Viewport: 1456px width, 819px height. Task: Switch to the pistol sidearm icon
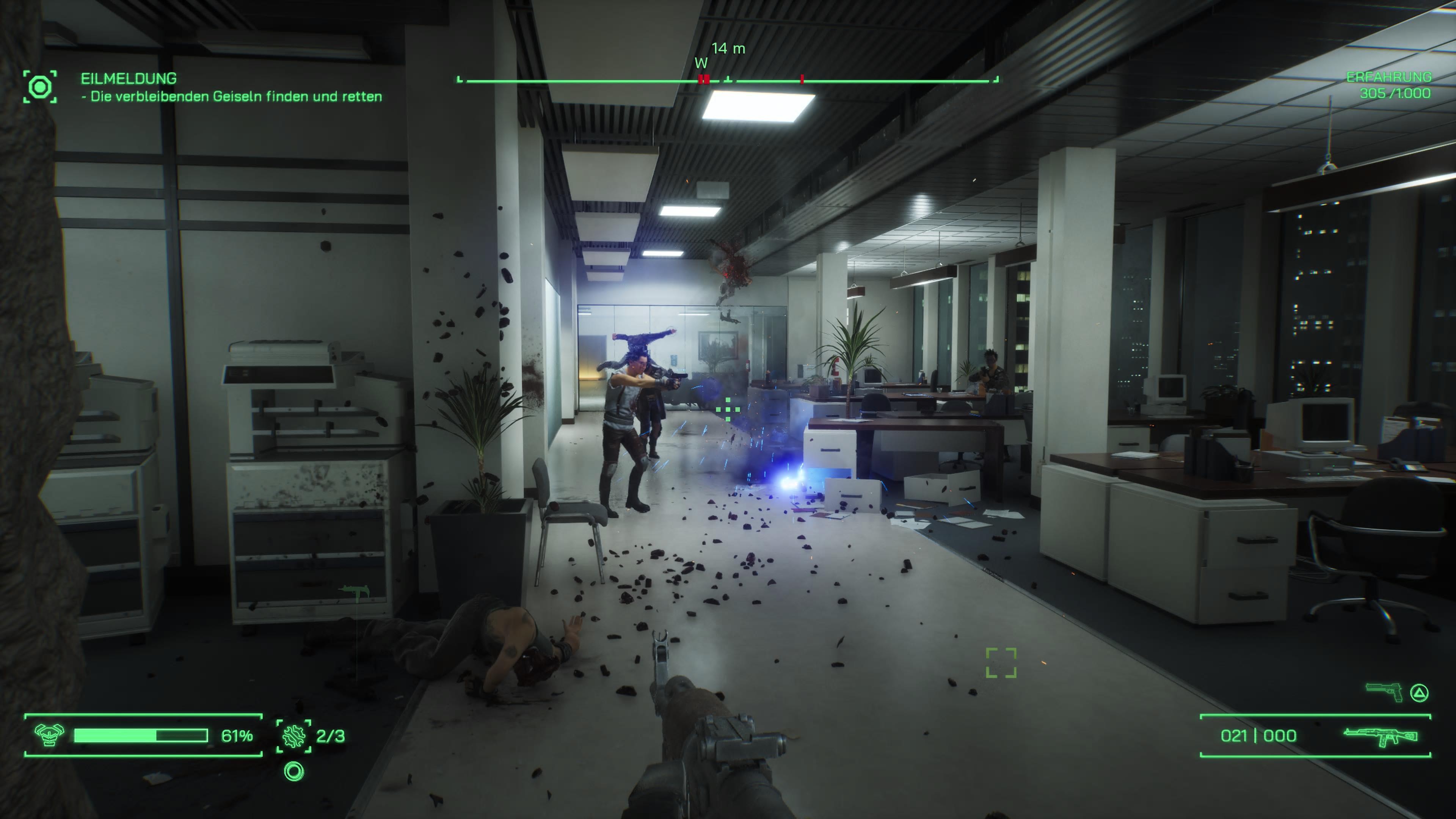tap(1384, 692)
